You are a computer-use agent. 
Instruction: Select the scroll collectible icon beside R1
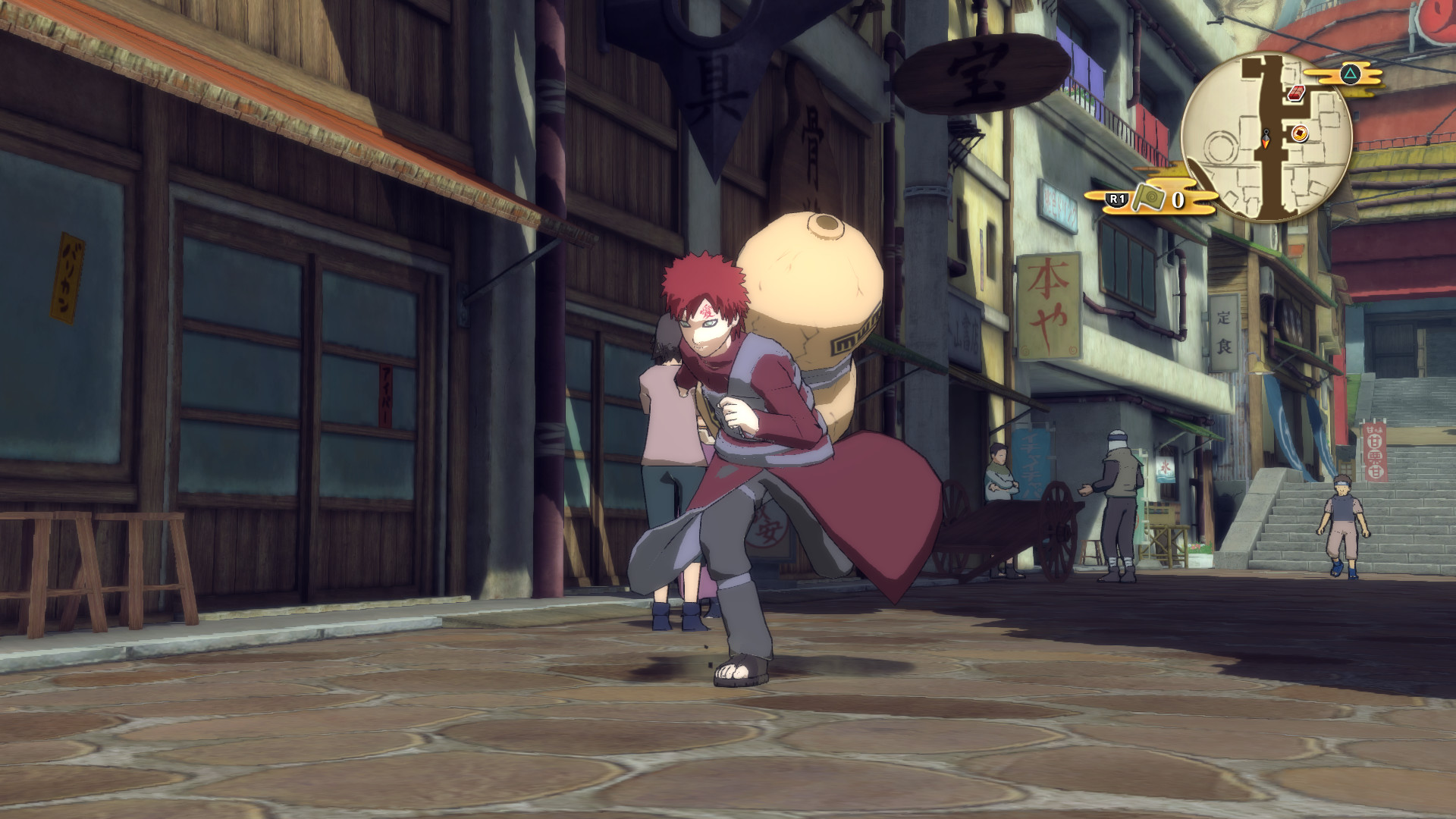[x=1149, y=199]
